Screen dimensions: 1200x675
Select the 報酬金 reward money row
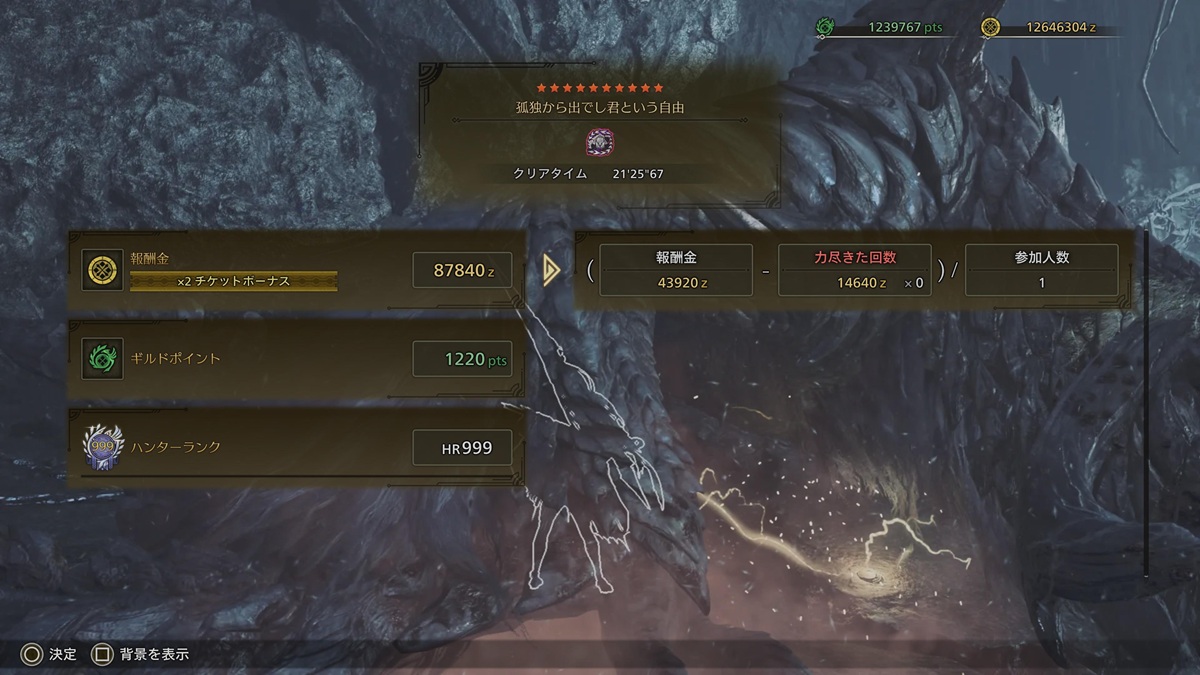(x=297, y=270)
